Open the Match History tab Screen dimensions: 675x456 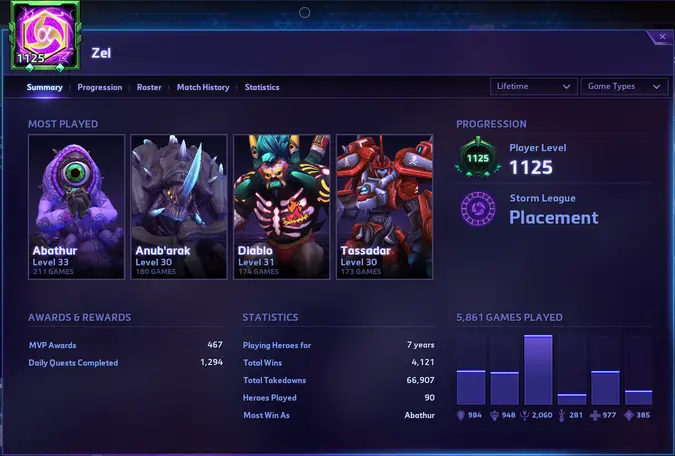point(203,87)
